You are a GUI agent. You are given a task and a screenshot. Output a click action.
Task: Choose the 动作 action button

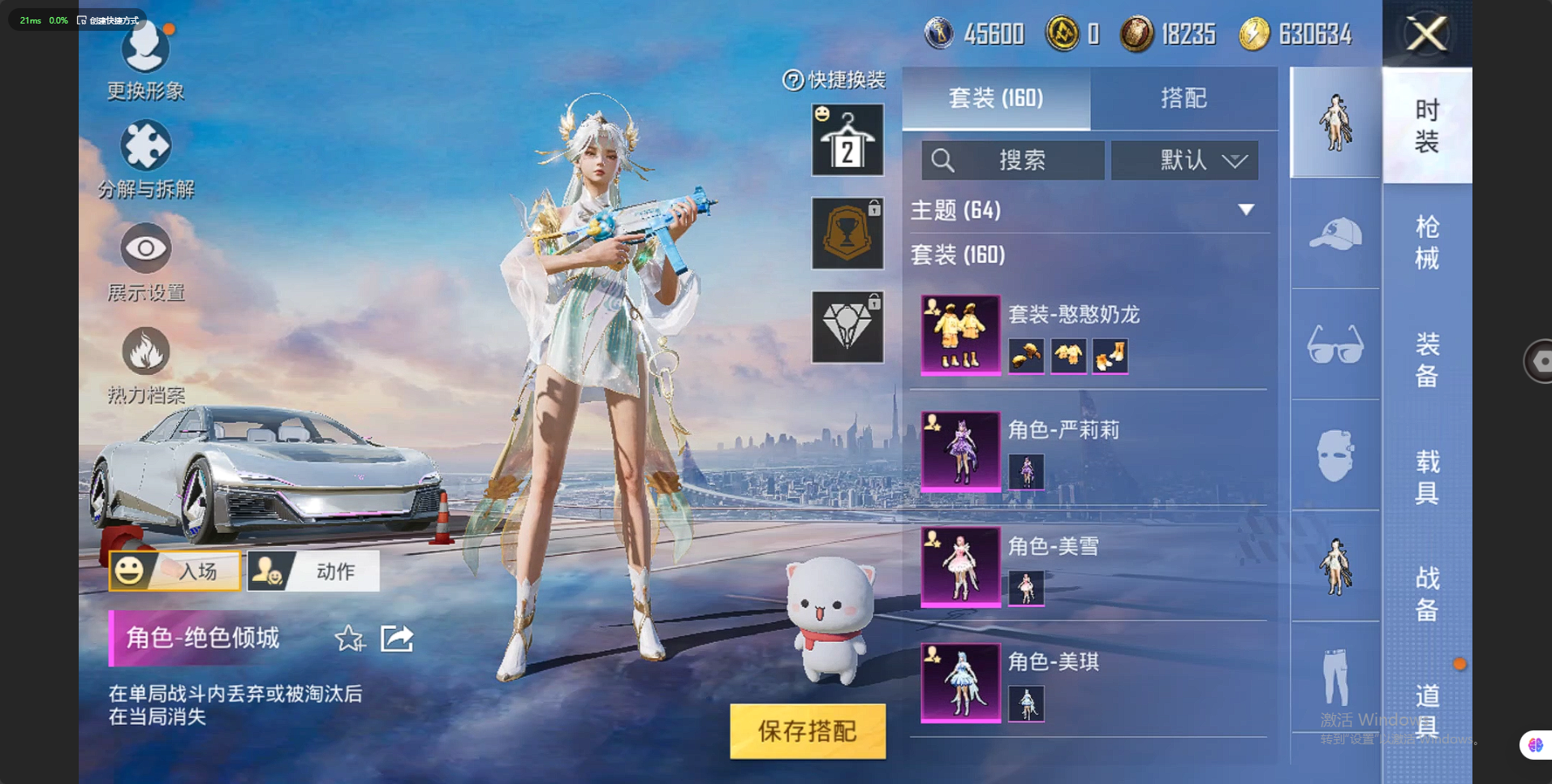313,571
